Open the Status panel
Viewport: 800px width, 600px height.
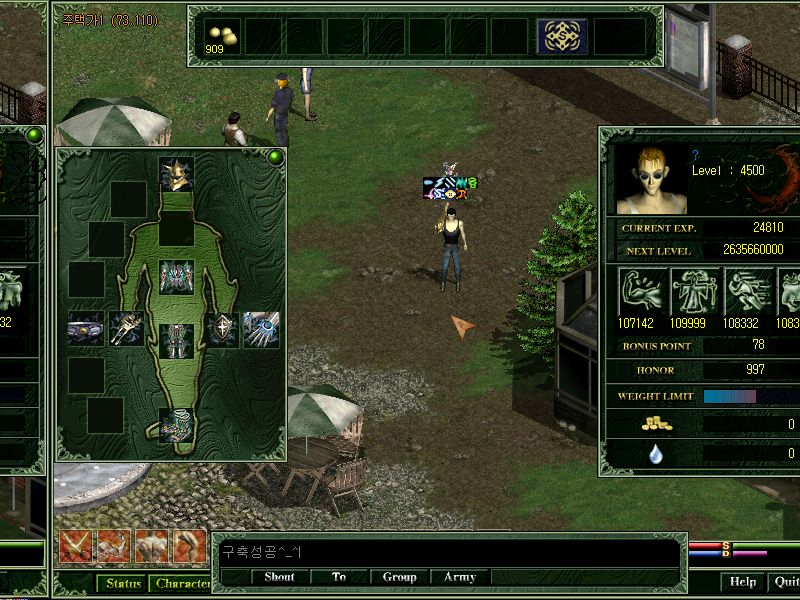tap(123, 584)
